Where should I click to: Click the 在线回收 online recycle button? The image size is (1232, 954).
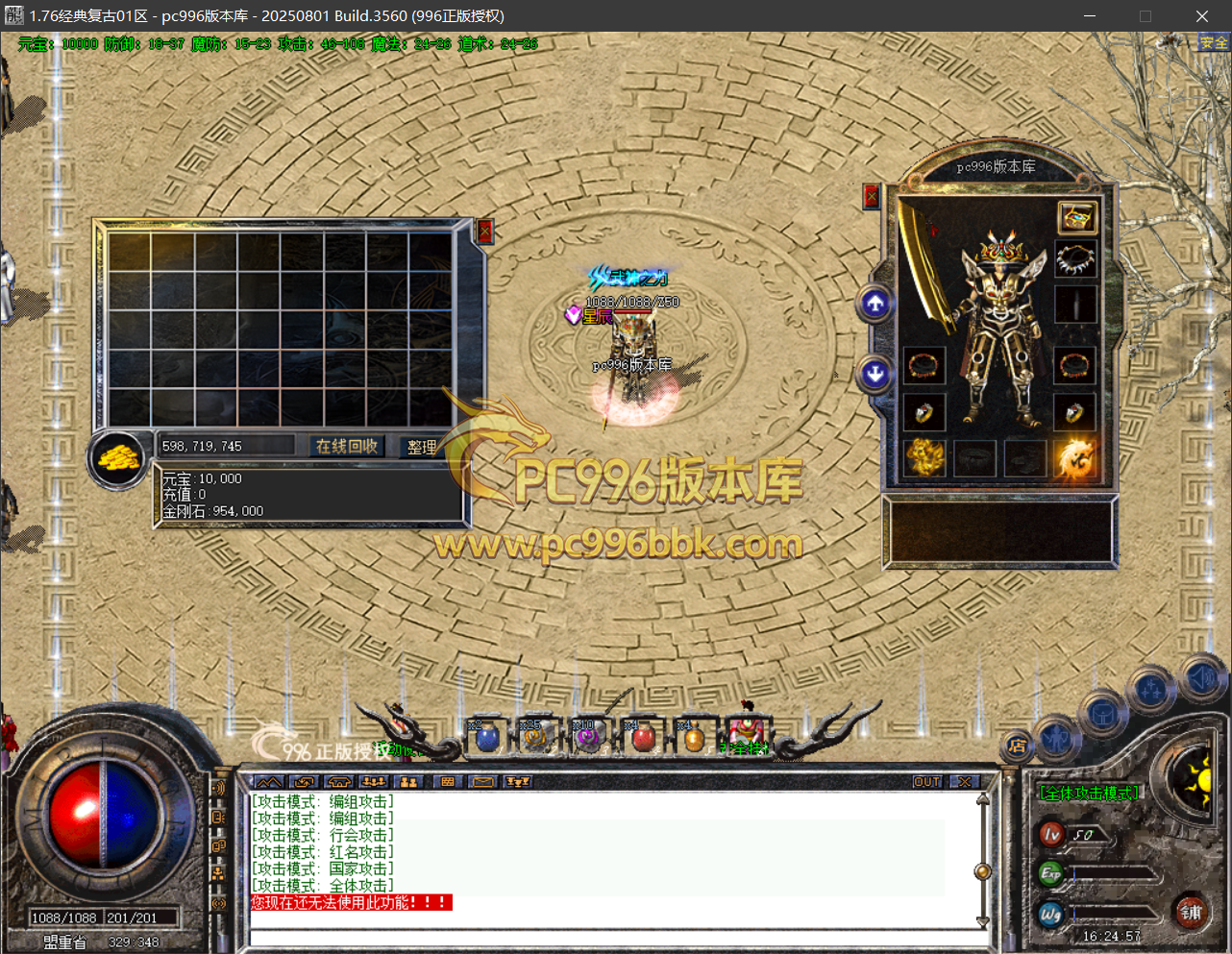tap(347, 446)
